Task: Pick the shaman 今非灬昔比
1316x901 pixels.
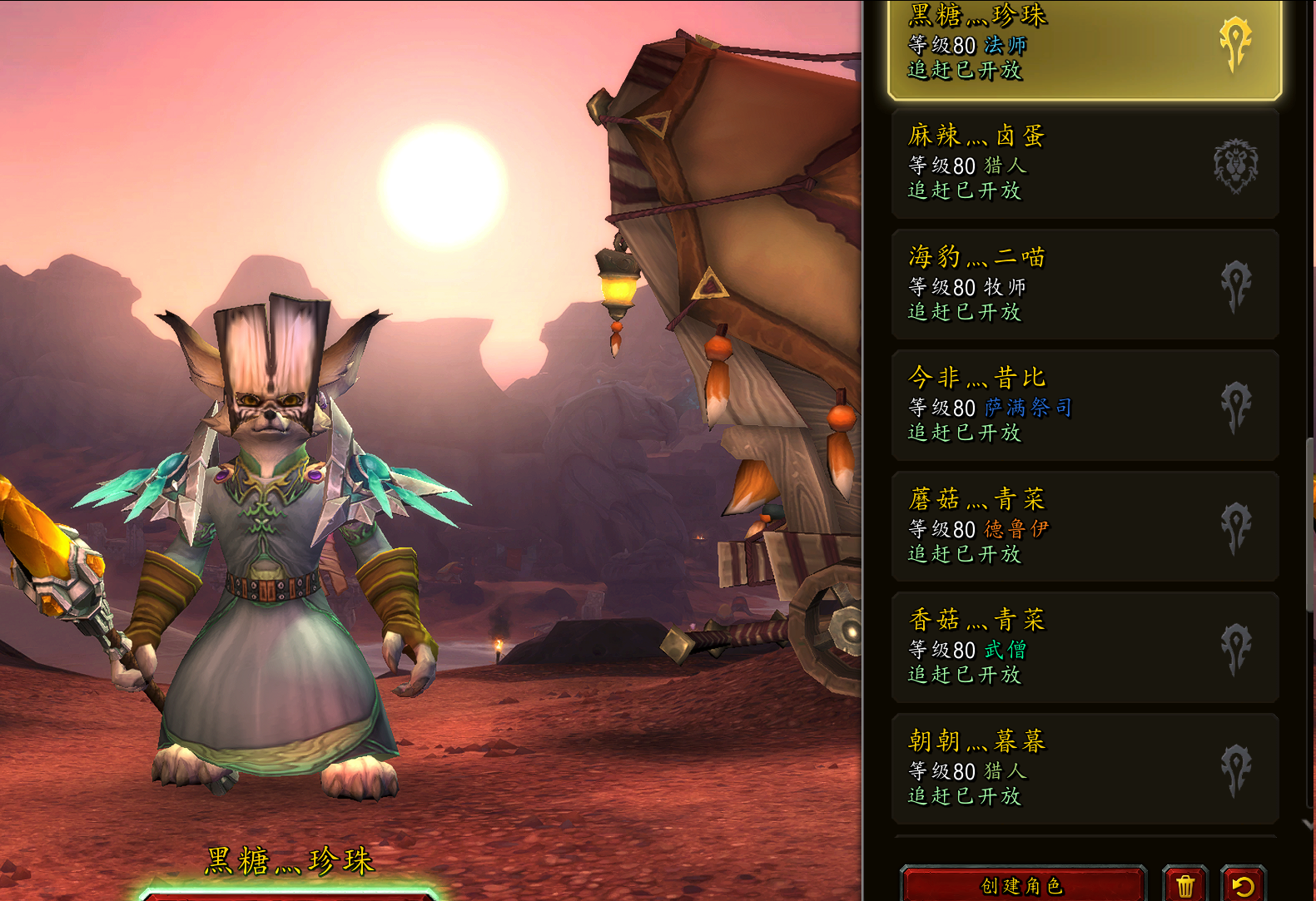Action: click(1082, 406)
